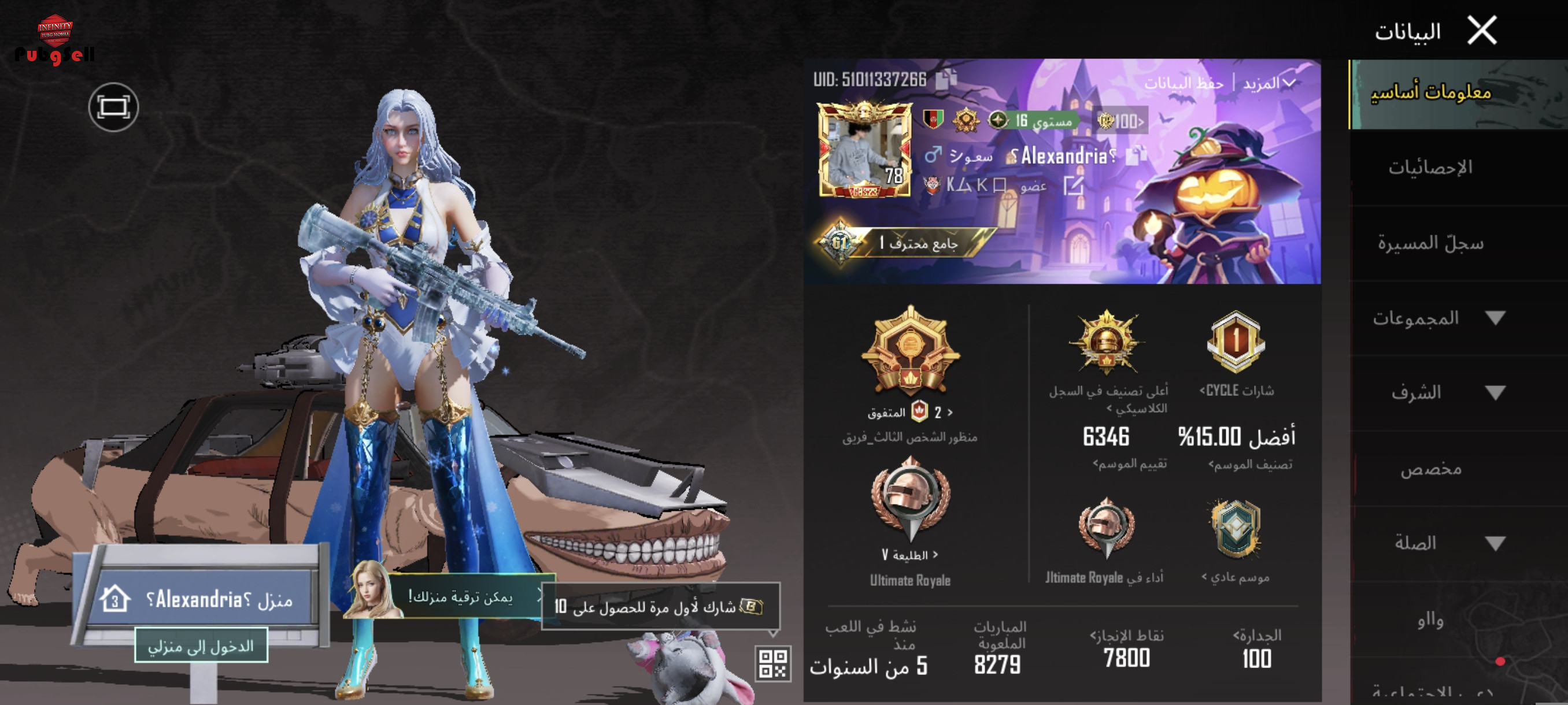Screen dimensions: 1568x705
Task: Enter home via الدخول إلى منزلي button
Action: (x=201, y=646)
